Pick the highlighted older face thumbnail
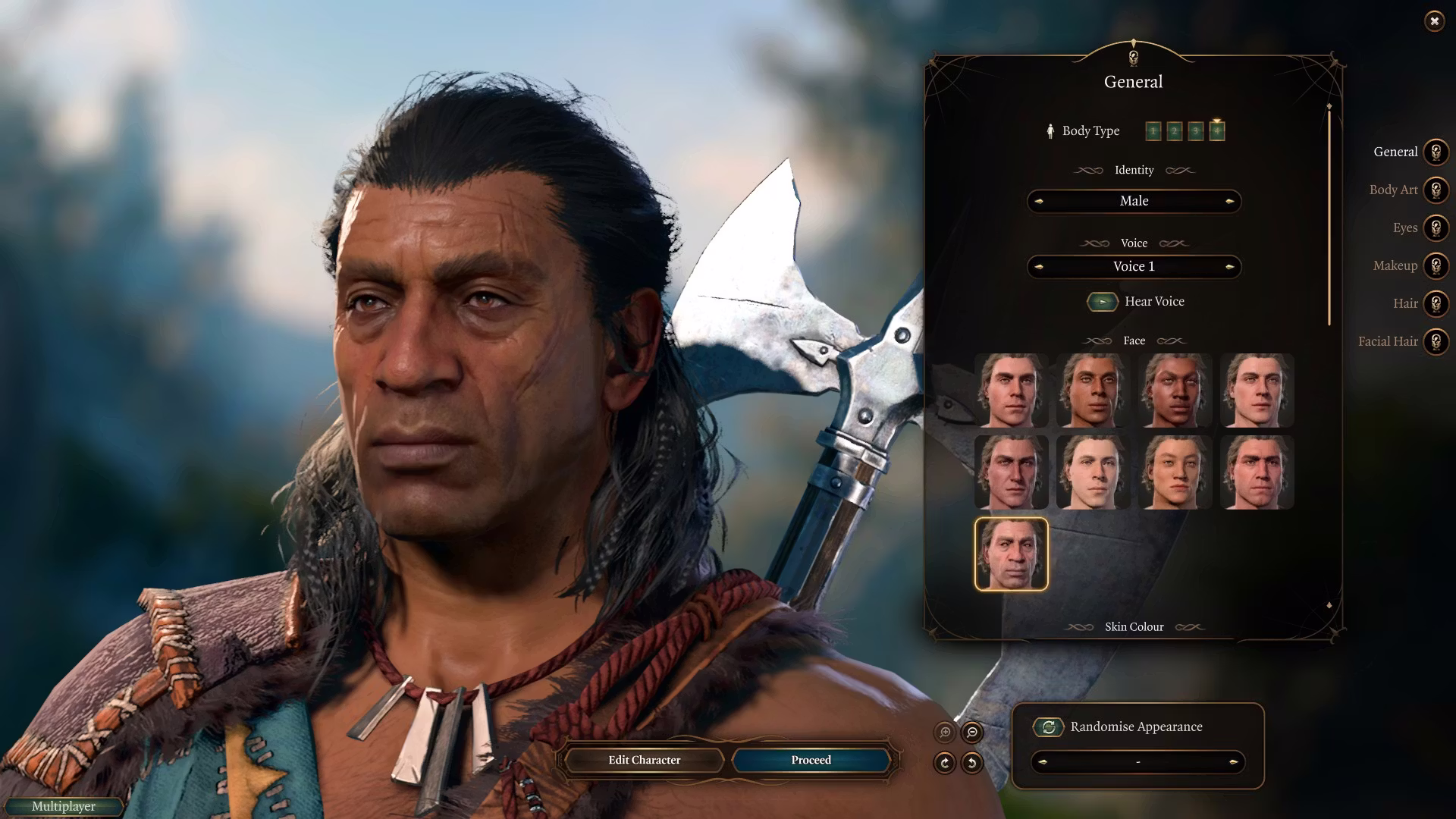 click(1011, 554)
